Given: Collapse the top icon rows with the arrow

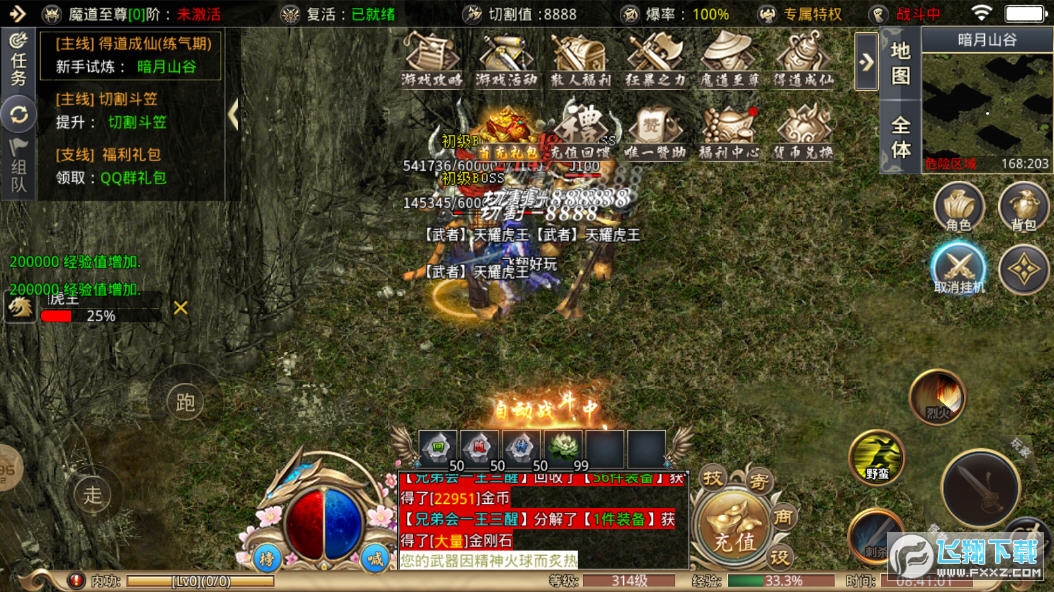Looking at the screenshot, I should (866, 61).
